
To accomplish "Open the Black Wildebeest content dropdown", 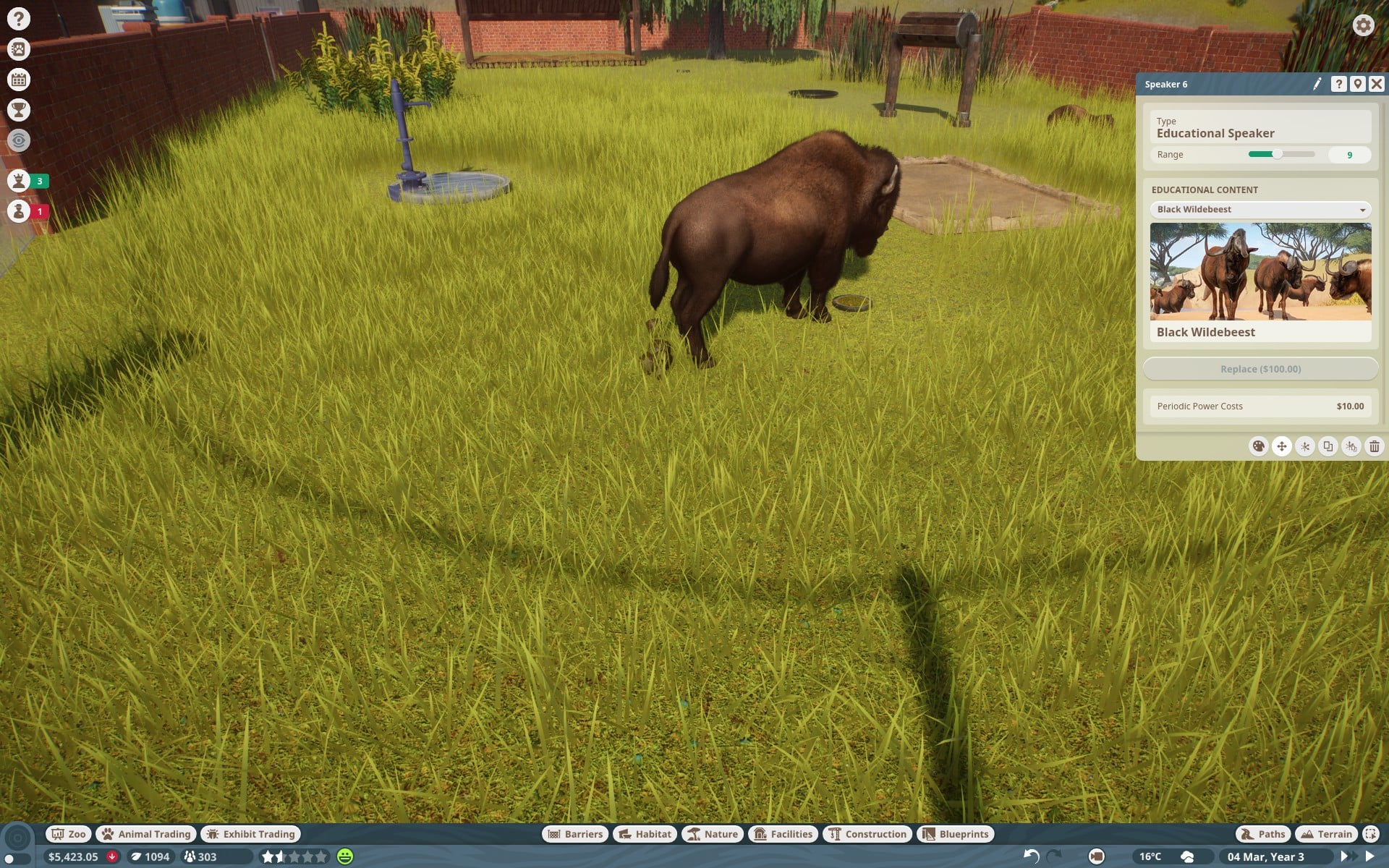I will click(x=1260, y=210).
